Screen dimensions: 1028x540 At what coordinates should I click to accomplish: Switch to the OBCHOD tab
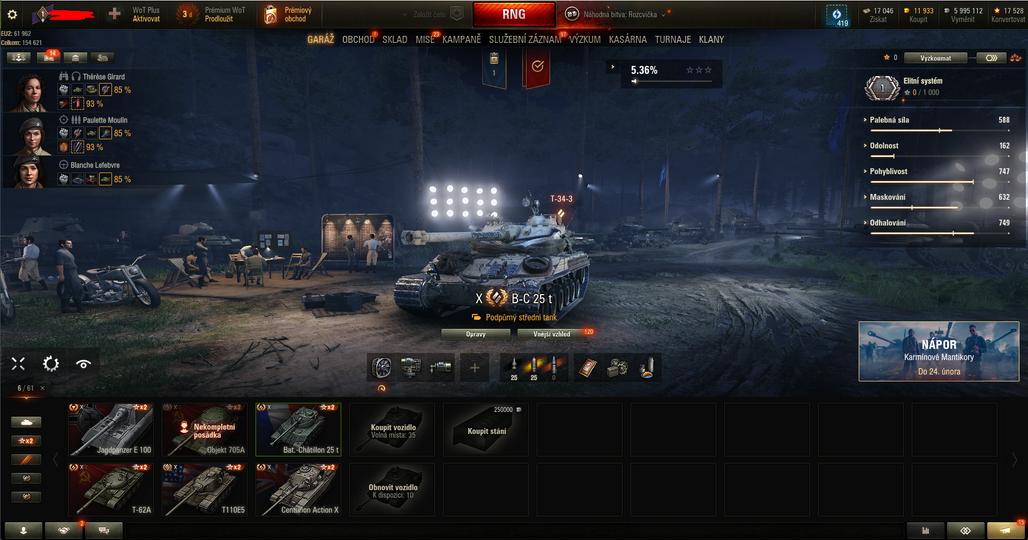pyautogui.click(x=357, y=40)
